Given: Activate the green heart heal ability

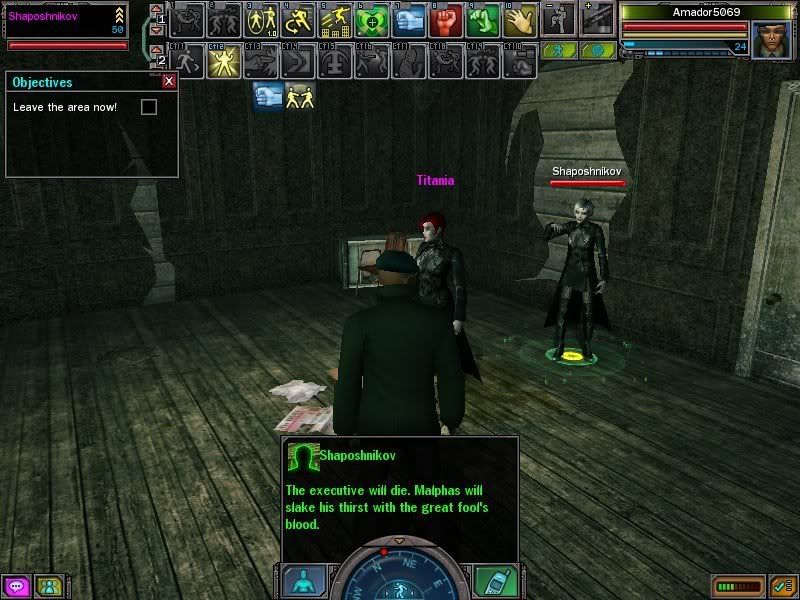Looking at the screenshot, I should (x=372, y=19).
